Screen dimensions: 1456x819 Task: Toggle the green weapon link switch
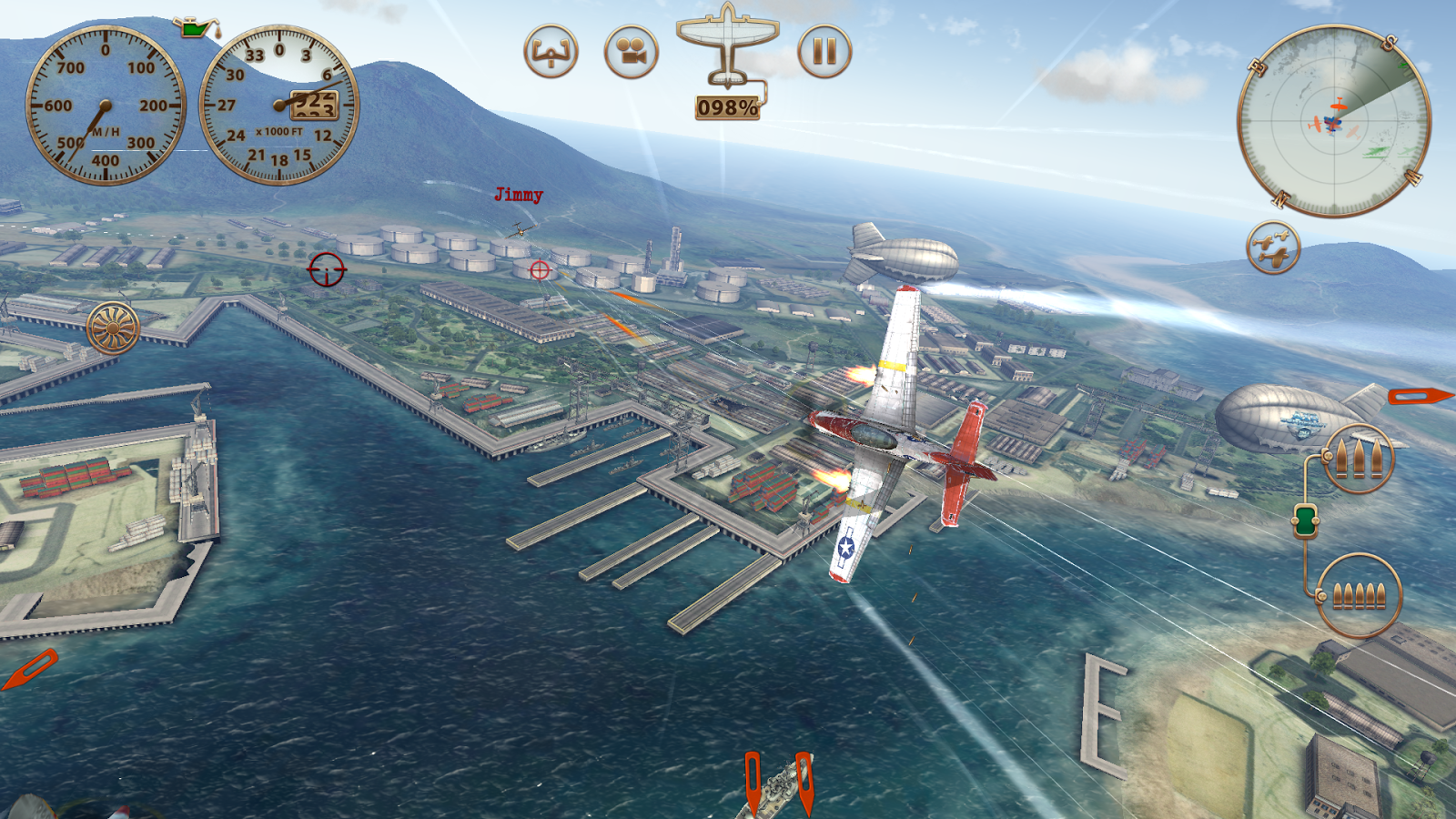1306,521
